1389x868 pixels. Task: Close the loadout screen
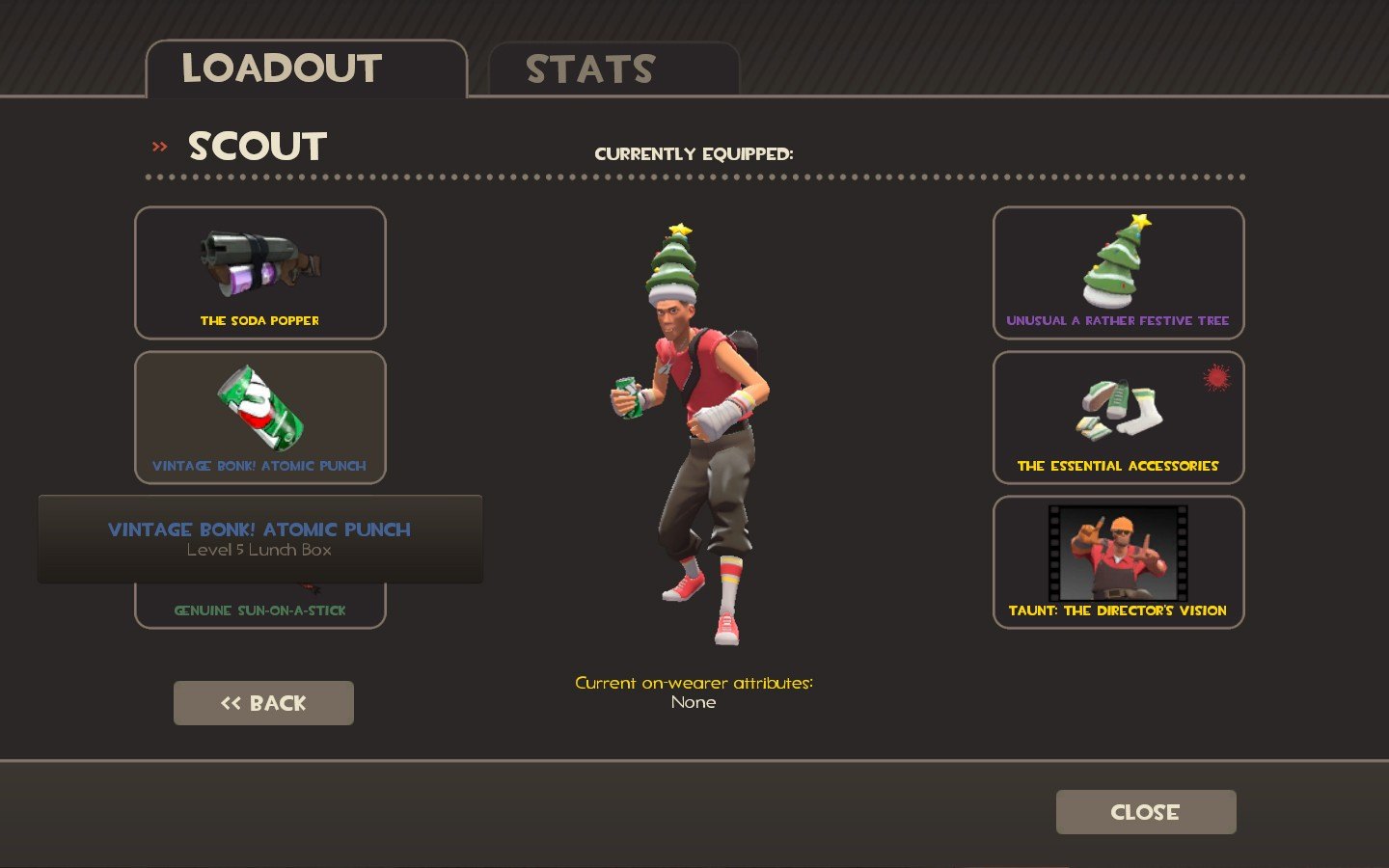[1145, 812]
